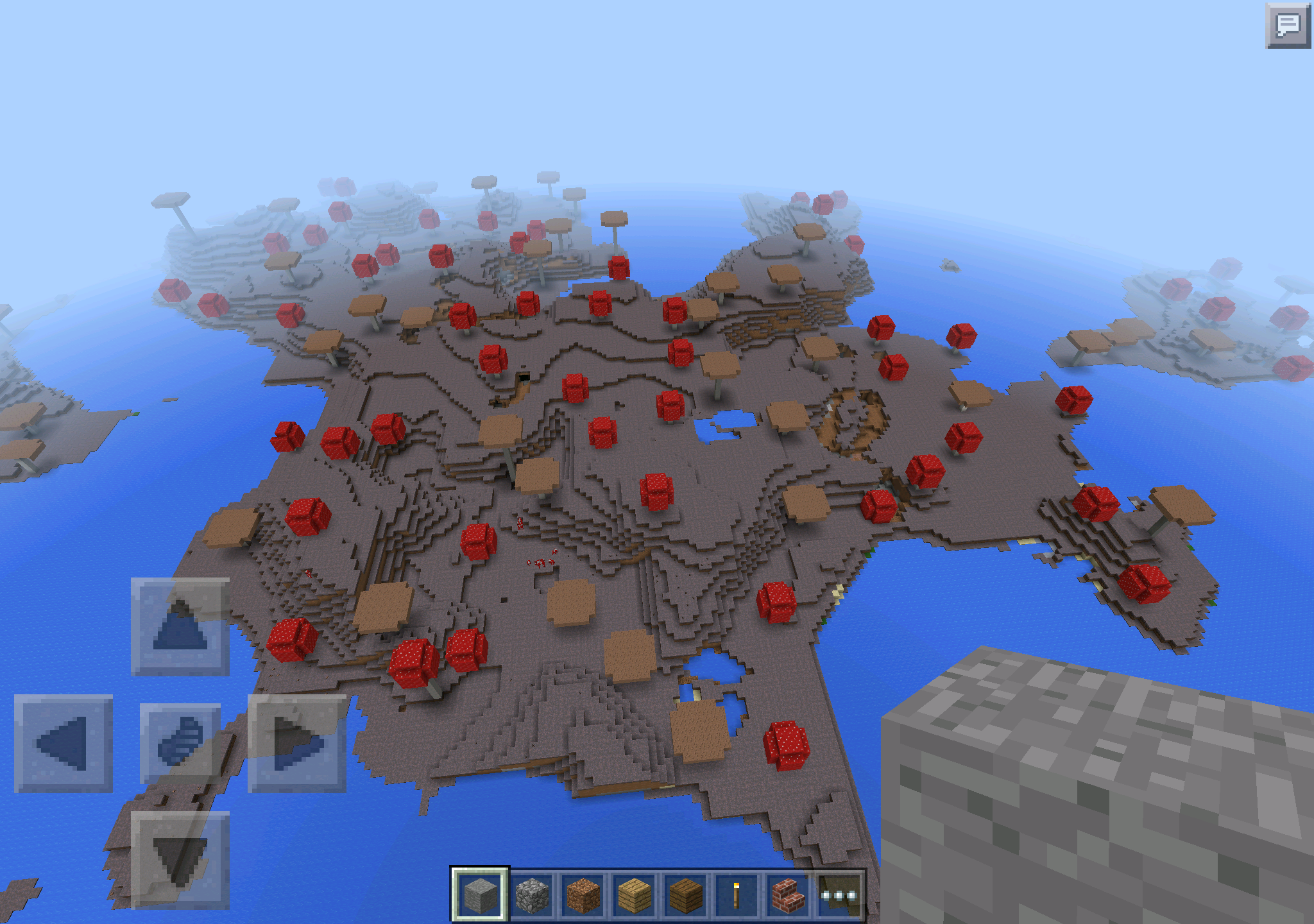
Task: Tap the move forward arrow
Action: [180, 627]
